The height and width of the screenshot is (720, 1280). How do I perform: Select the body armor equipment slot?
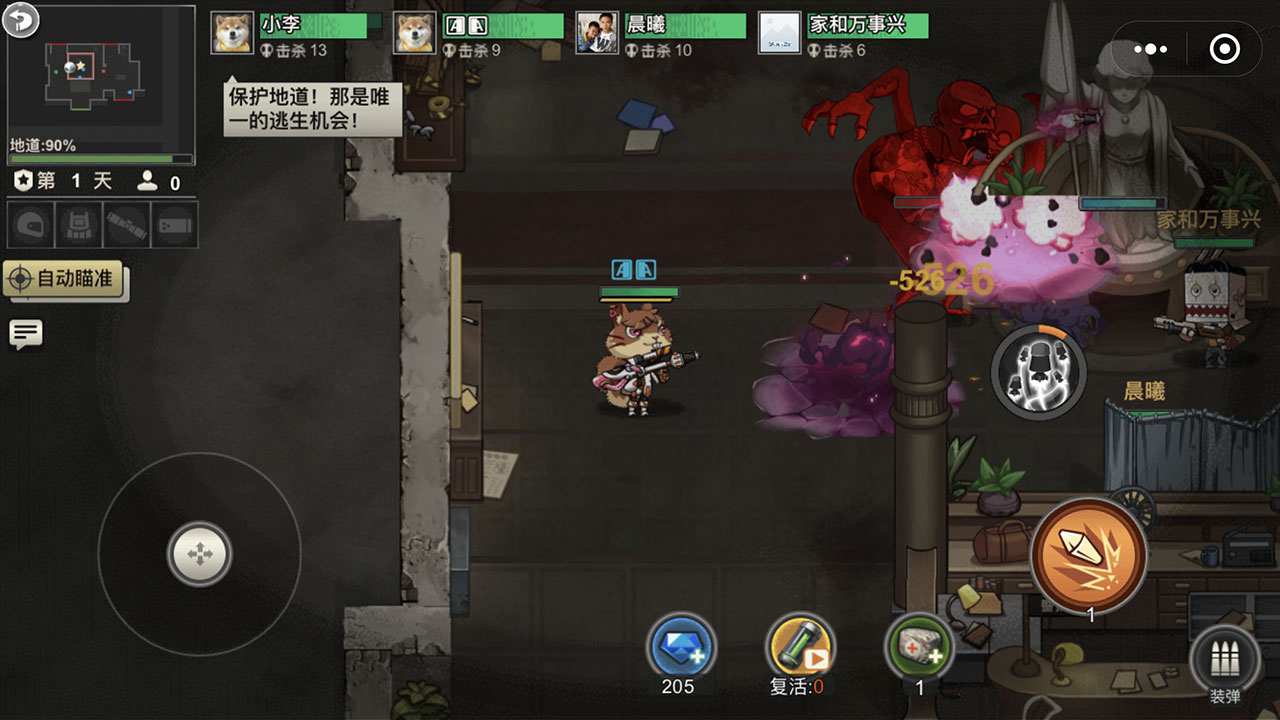tap(77, 225)
